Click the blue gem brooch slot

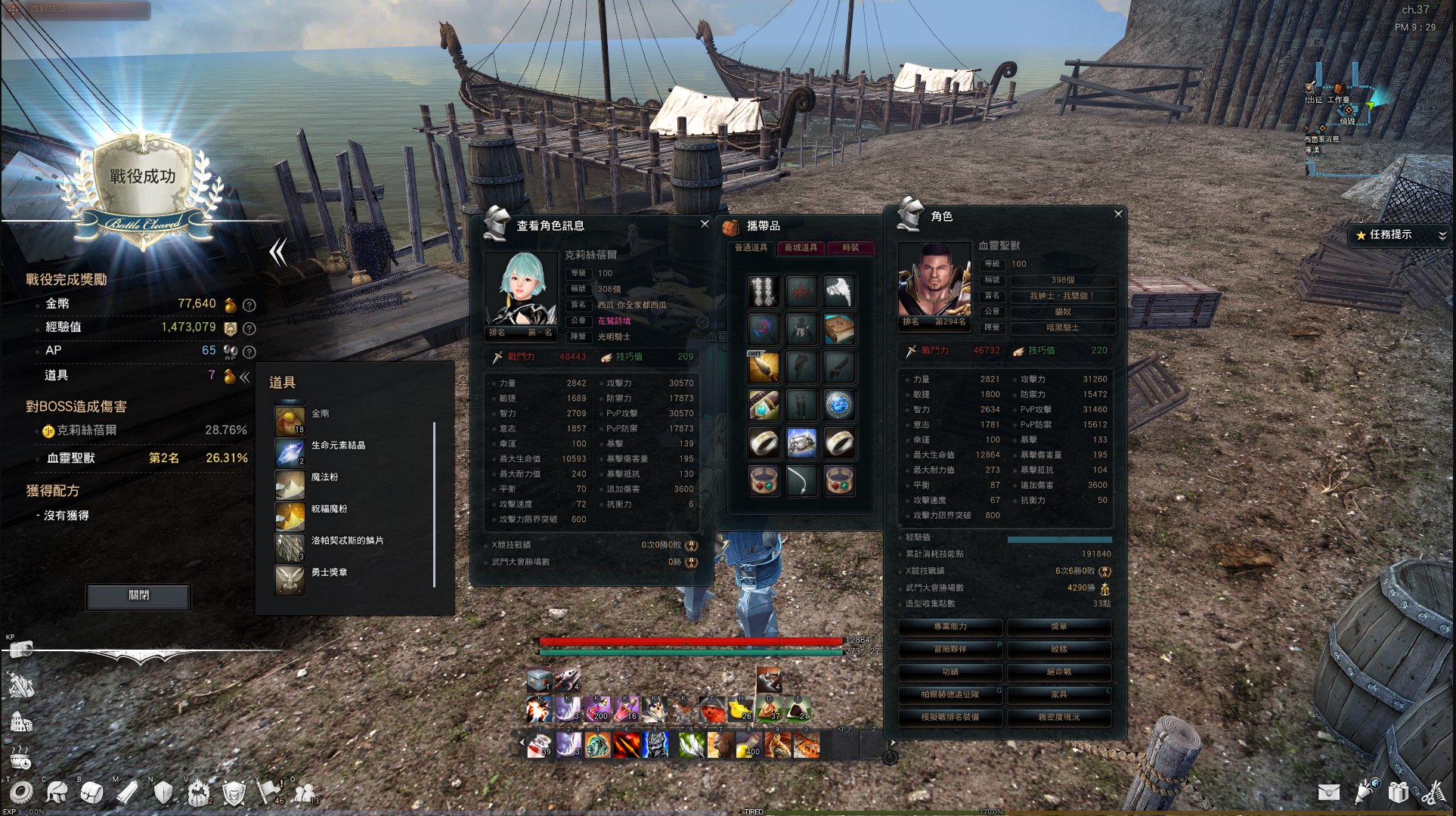coord(839,405)
